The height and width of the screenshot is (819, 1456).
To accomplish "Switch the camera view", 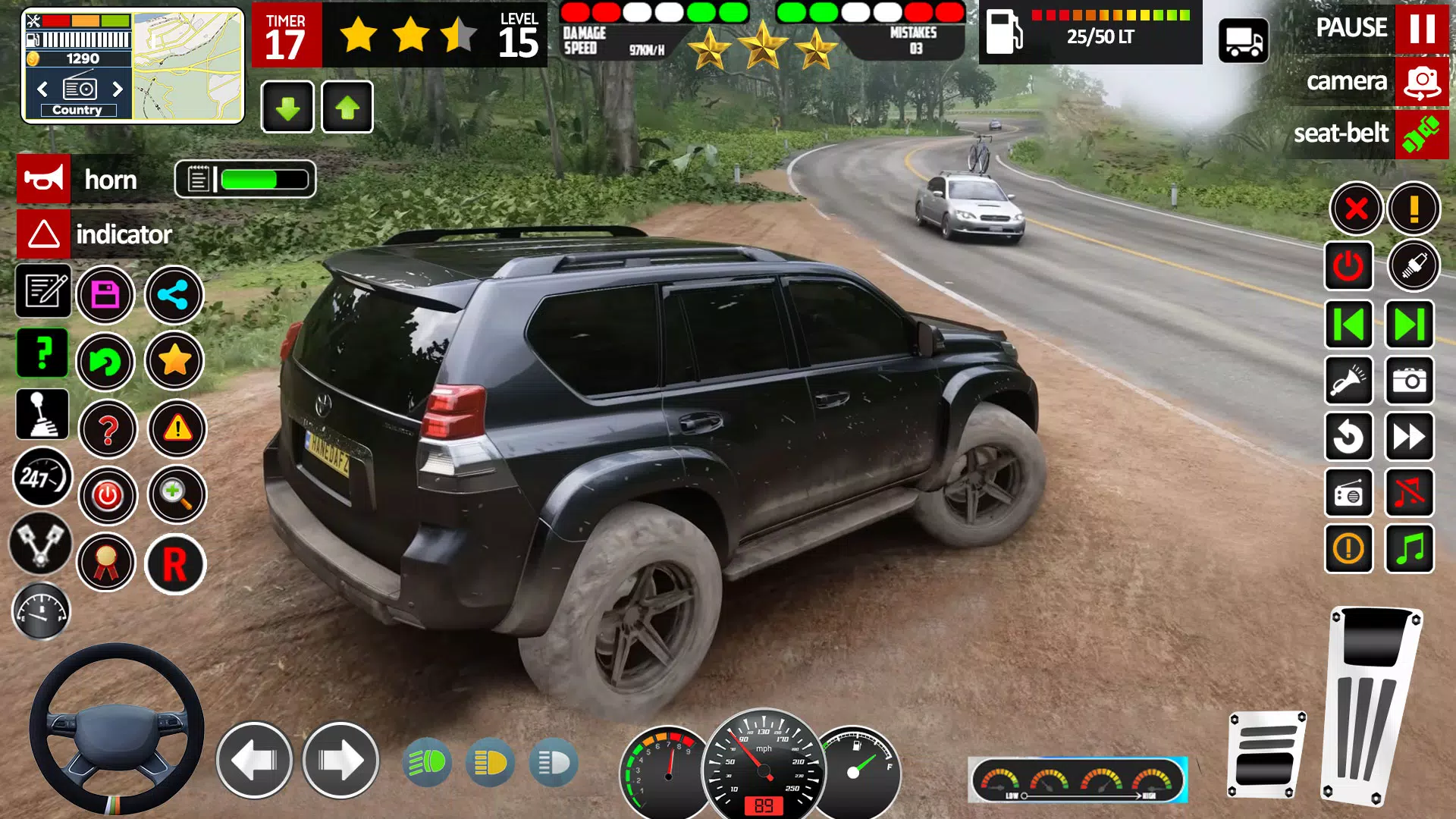I will (x=1421, y=81).
